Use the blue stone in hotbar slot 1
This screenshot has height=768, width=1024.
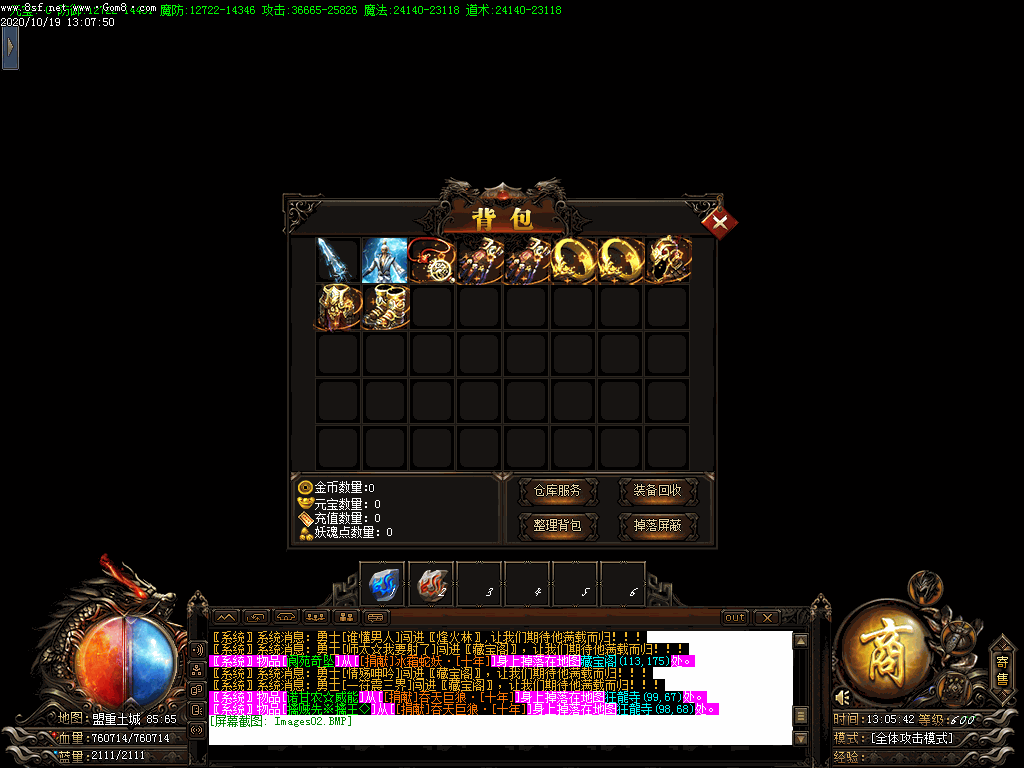(x=384, y=583)
